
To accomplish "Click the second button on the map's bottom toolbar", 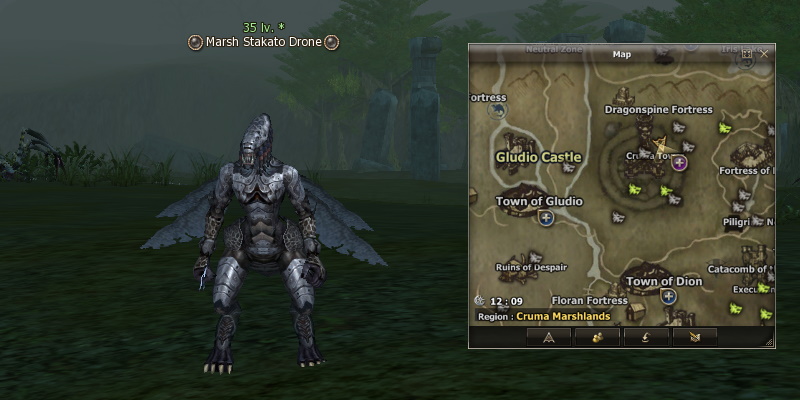I will coord(596,337).
